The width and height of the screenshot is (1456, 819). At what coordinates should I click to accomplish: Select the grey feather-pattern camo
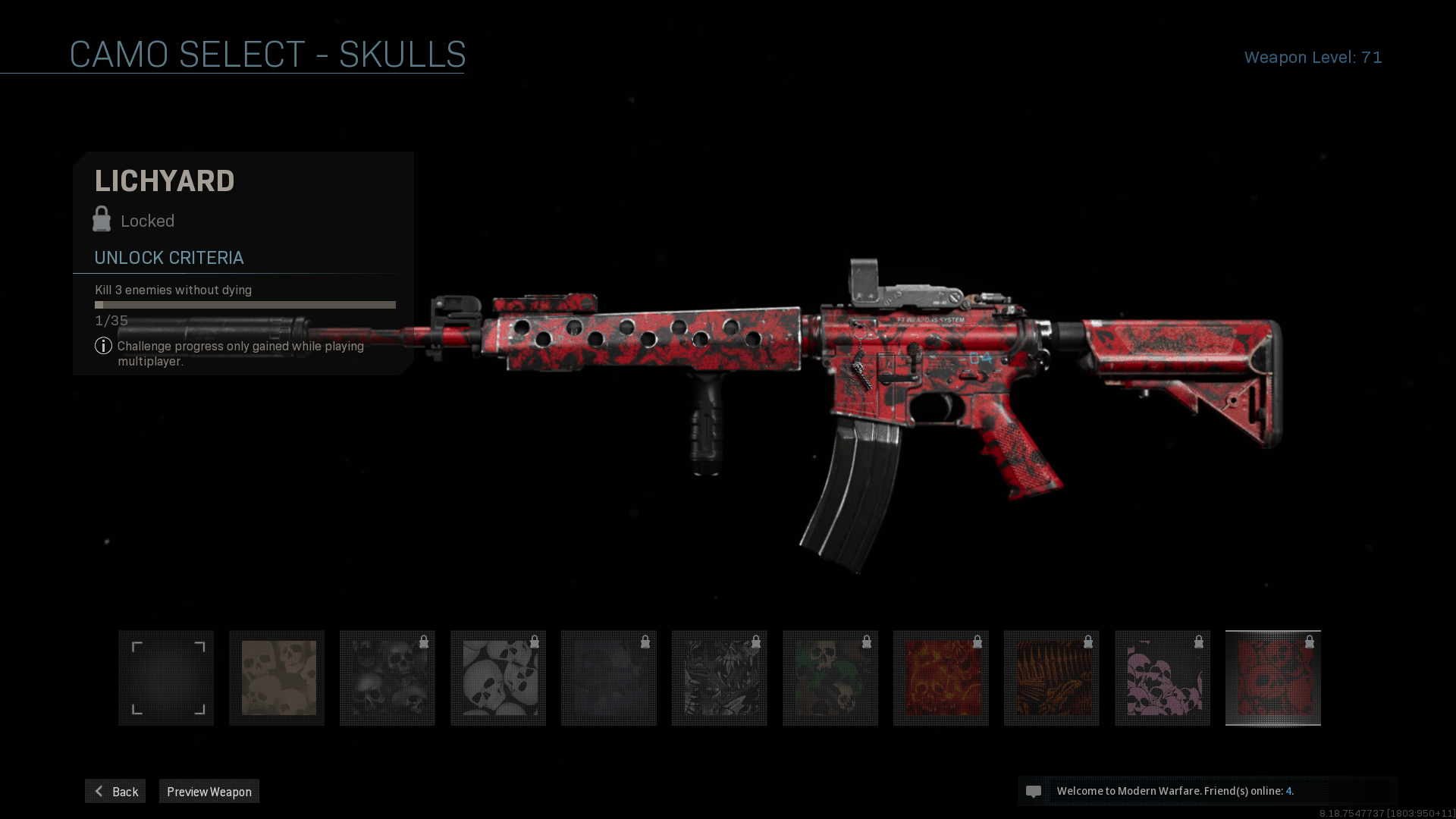click(720, 678)
